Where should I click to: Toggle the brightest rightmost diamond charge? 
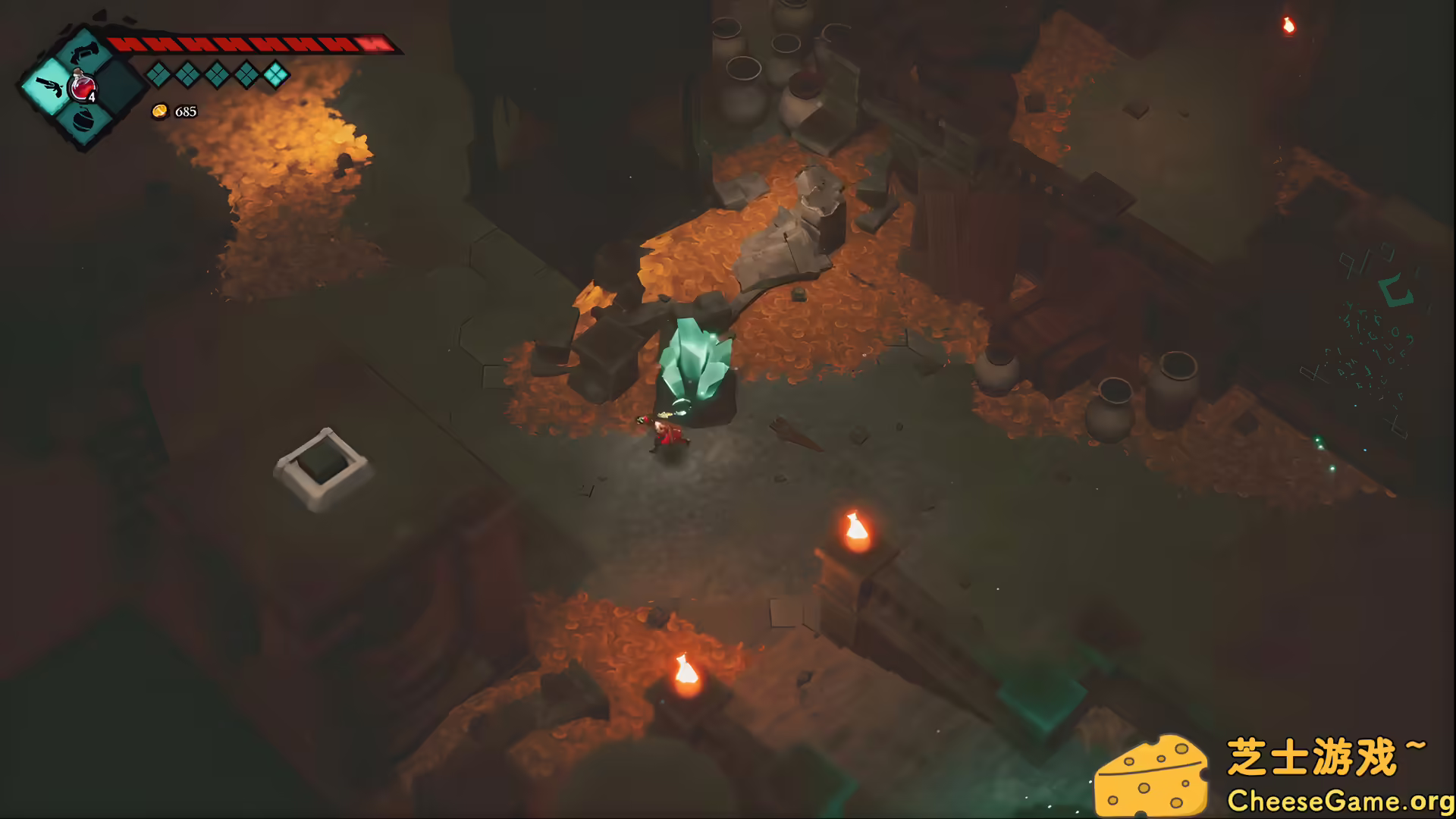click(x=276, y=73)
